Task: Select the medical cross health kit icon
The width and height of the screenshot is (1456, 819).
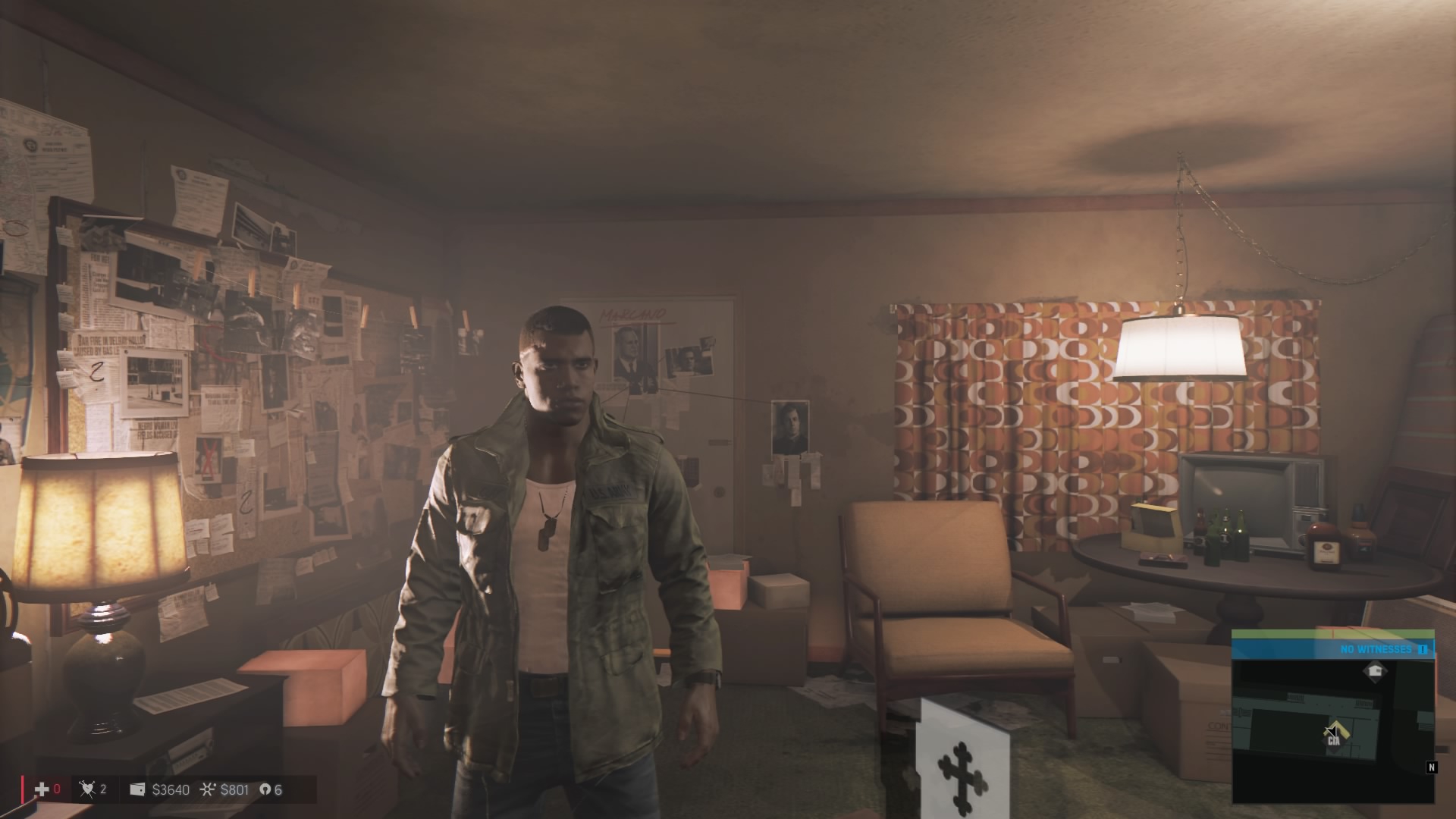Action: pos(42,789)
